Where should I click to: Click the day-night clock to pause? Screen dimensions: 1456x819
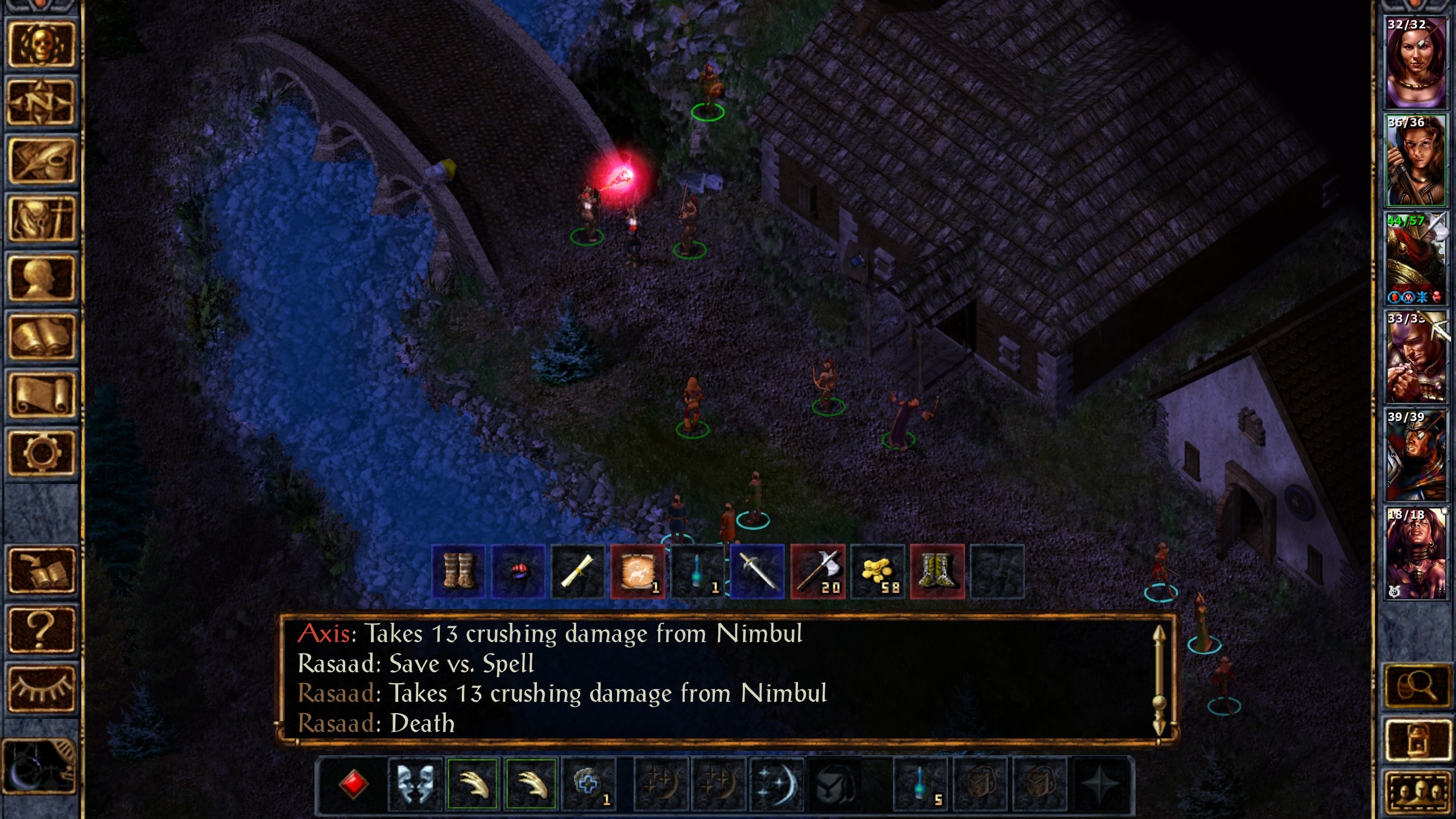point(39,767)
